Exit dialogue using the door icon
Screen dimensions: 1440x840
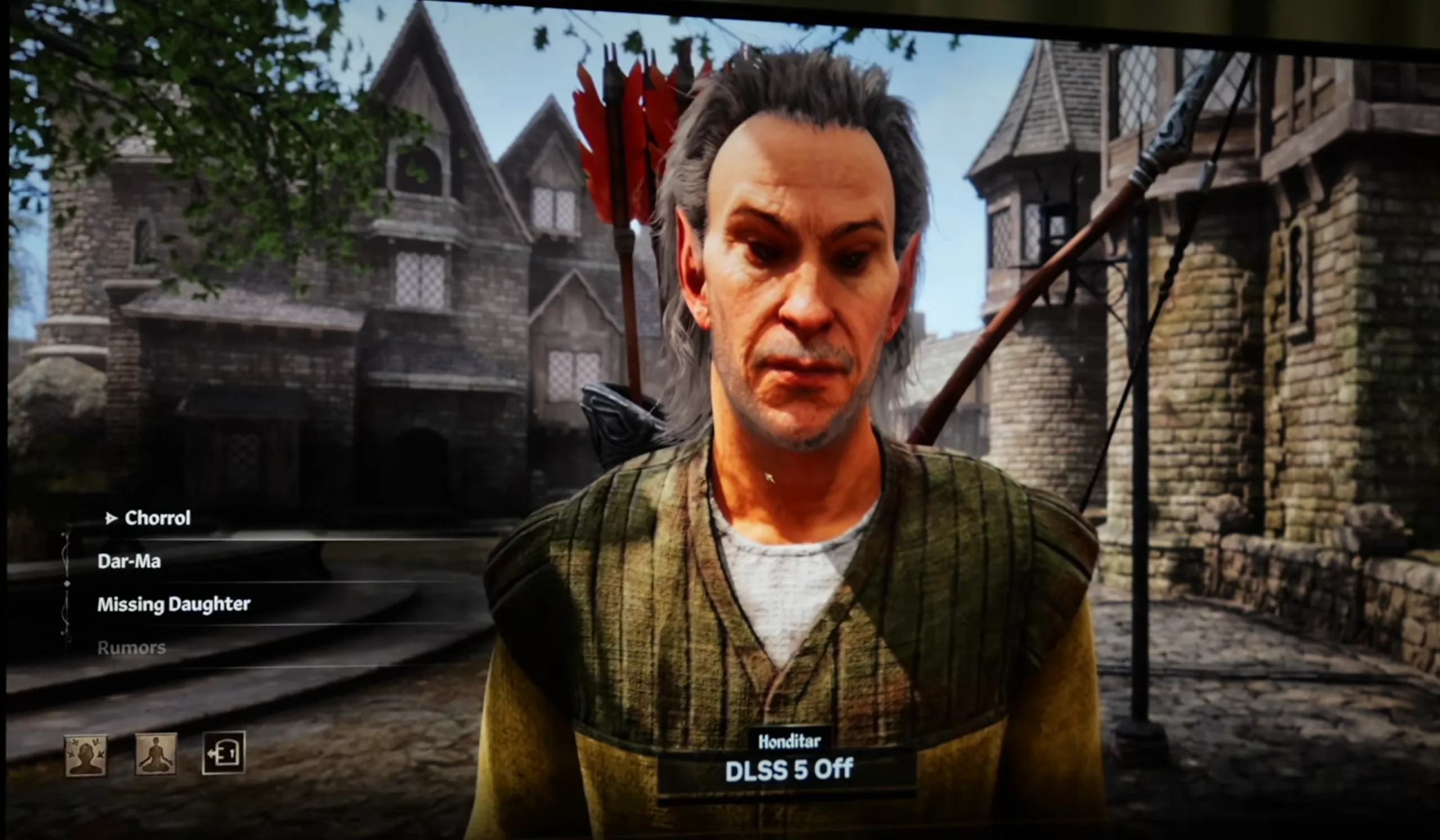point(223,753)
